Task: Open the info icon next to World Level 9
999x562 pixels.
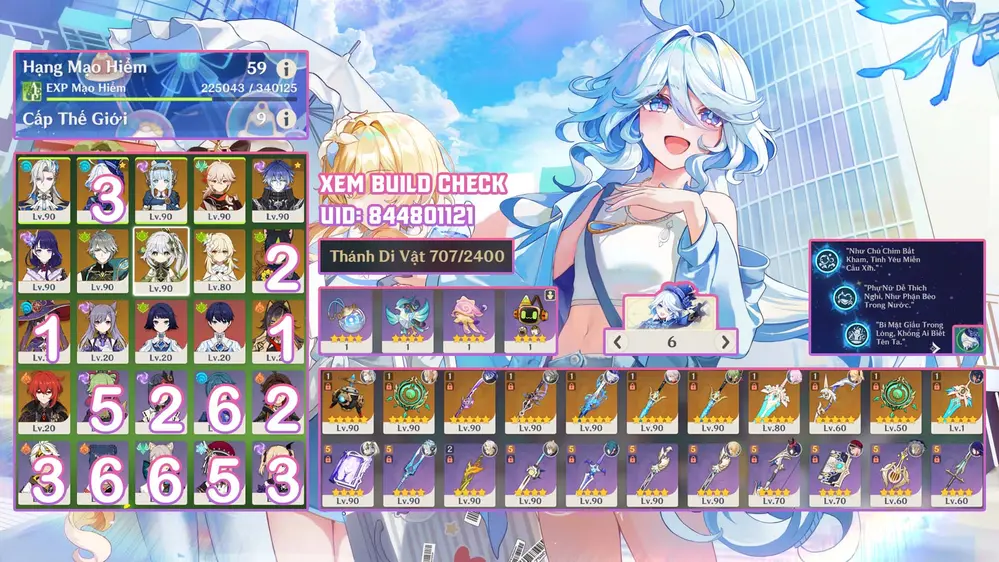Action: point(288,119)
